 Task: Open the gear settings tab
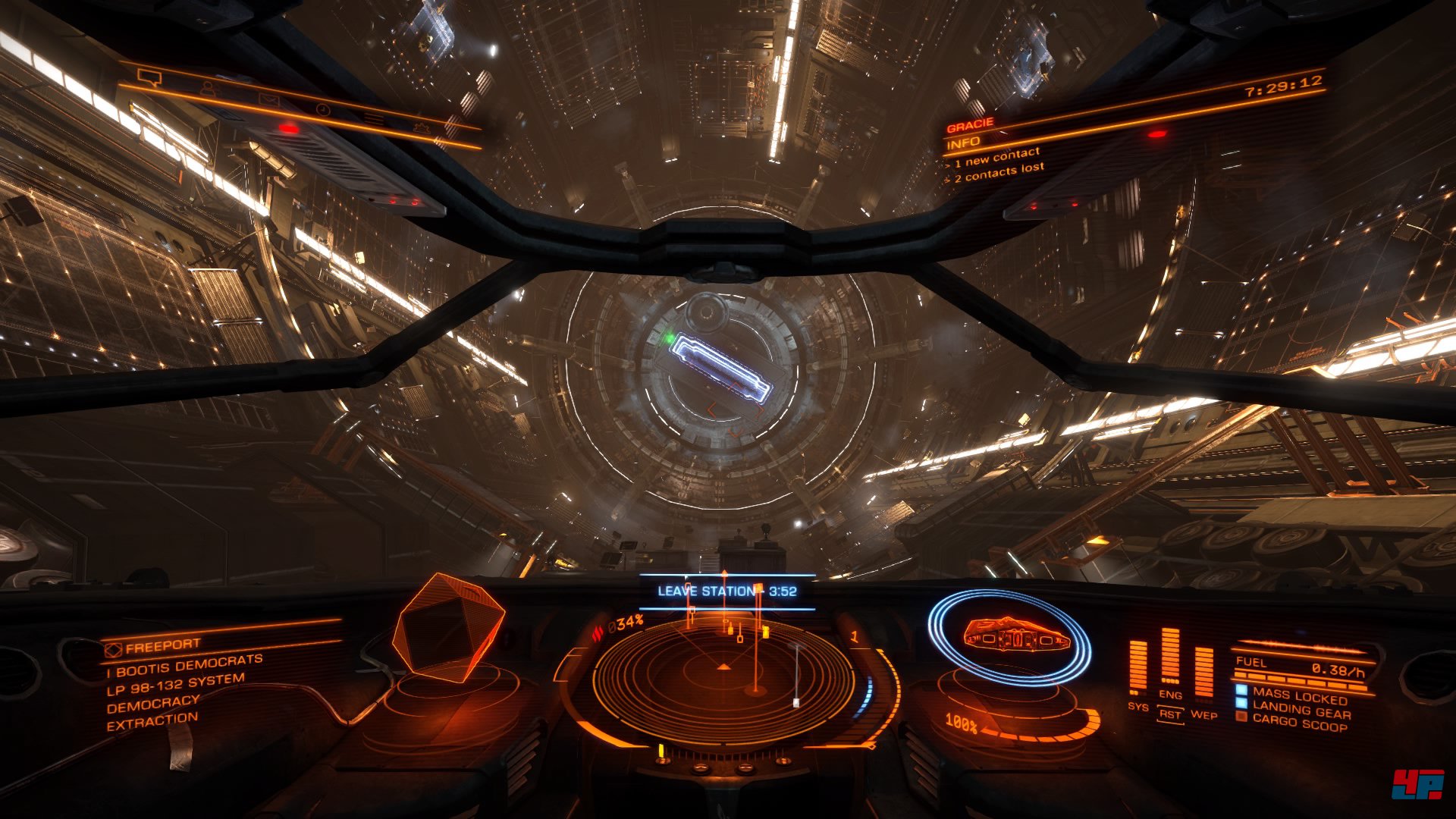(x=422, y=128)
